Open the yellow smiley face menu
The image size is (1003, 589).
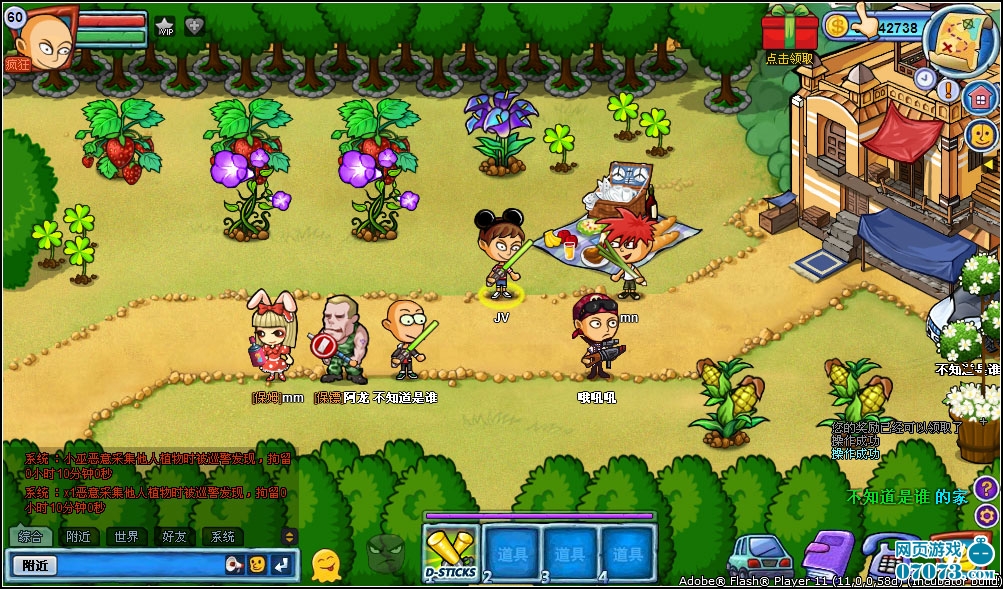pyautogui.click(x=980, y=134)
